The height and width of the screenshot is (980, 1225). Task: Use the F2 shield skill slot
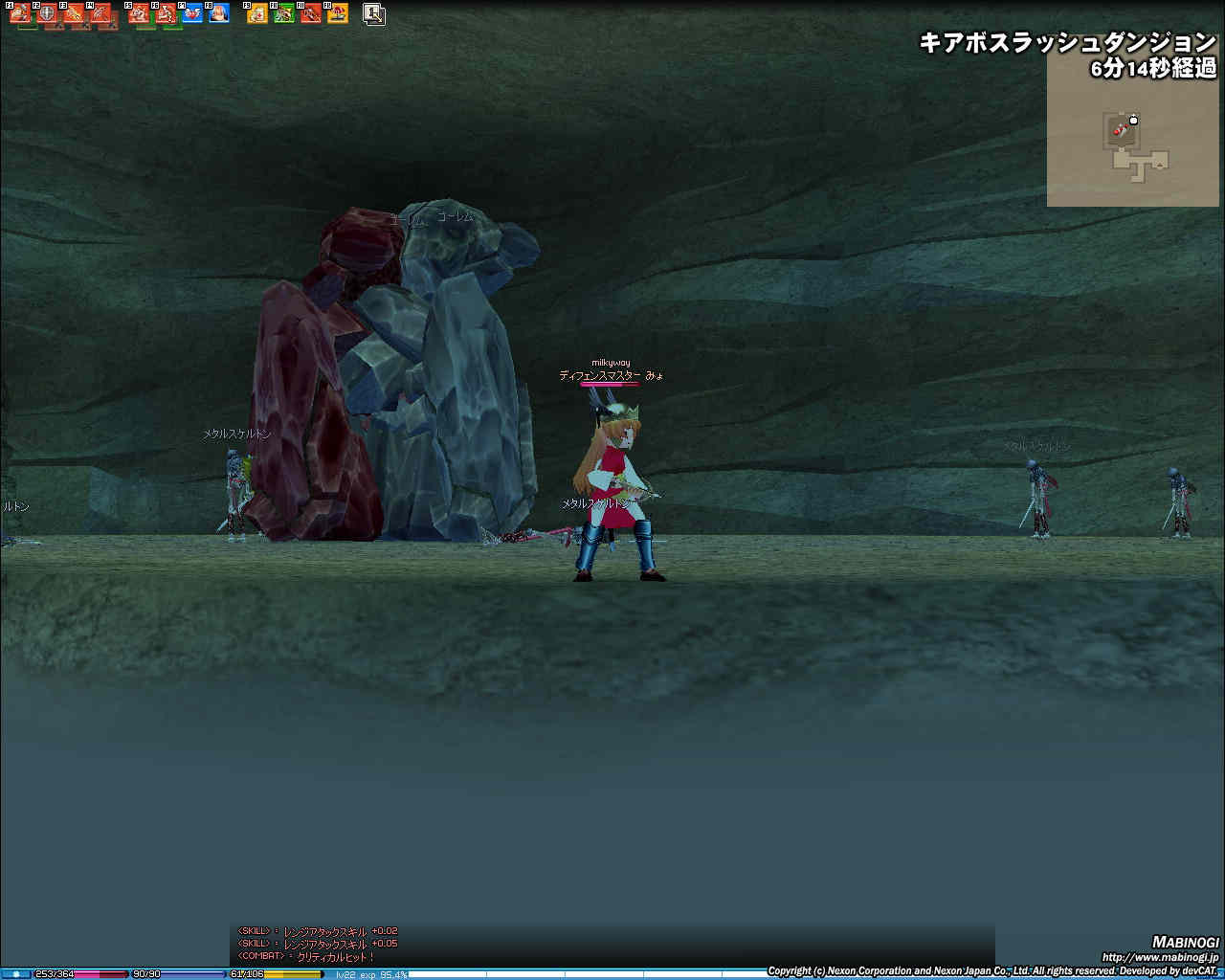coord(48,13)
